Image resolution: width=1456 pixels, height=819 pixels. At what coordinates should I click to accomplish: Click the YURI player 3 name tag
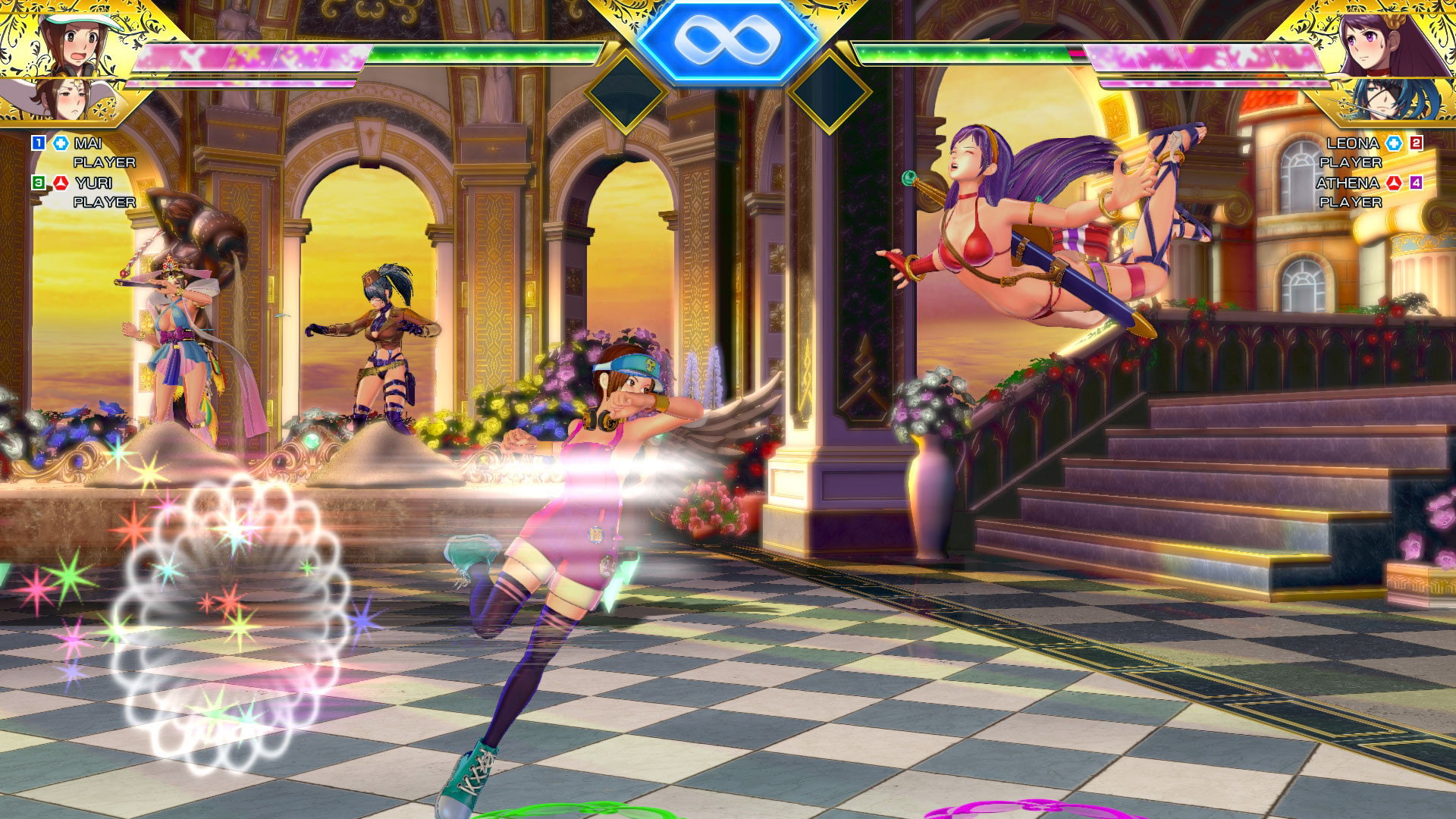pyautogui.click(x=93, y=183)
